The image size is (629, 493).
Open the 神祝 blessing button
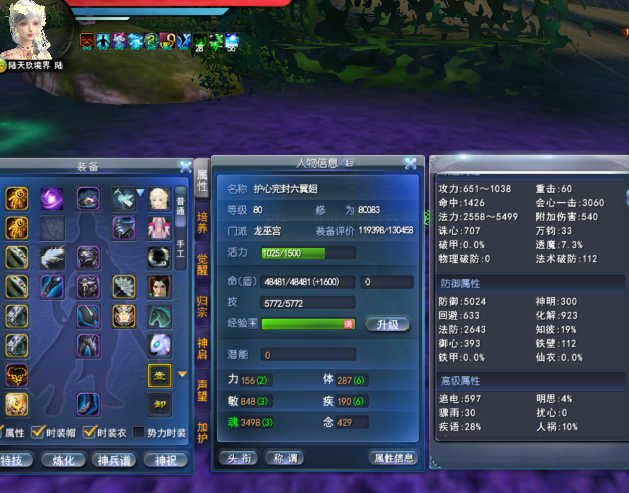164,460
